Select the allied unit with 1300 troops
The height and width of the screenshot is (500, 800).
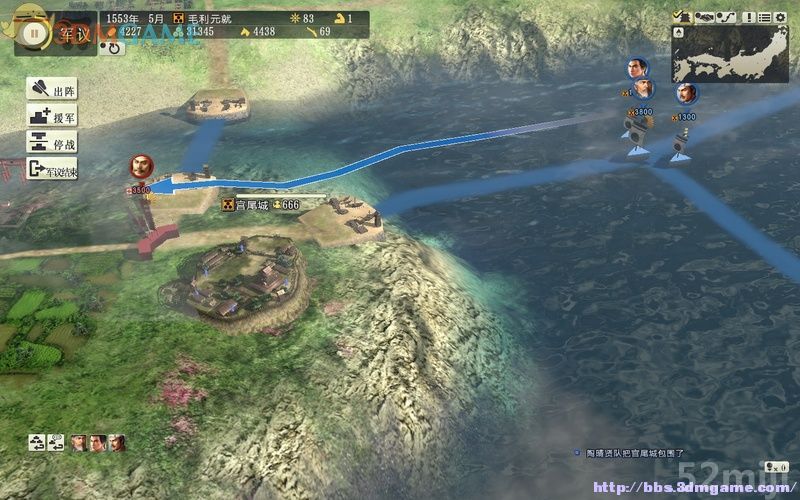point(685,93)
